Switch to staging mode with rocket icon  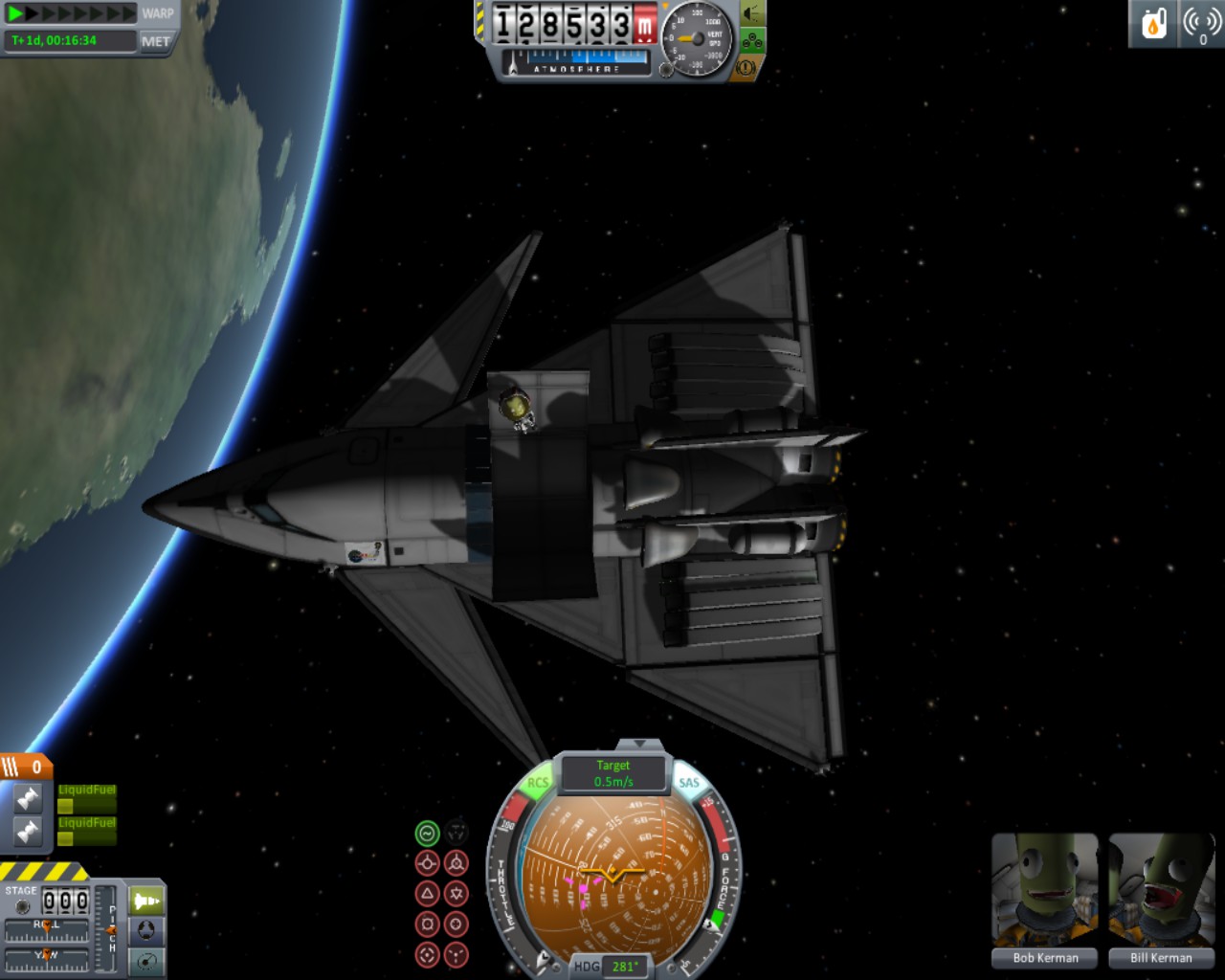(x=146, y=901)
